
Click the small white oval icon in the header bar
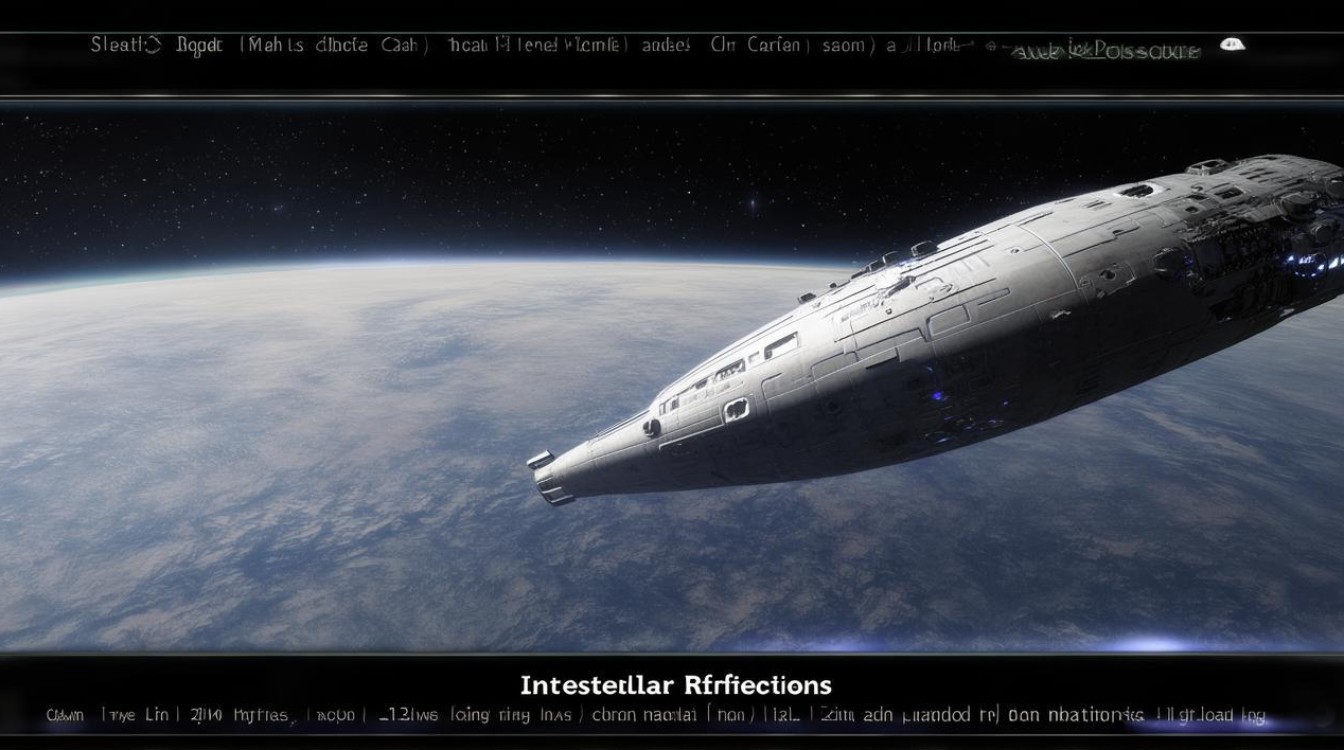[1233, 44]
